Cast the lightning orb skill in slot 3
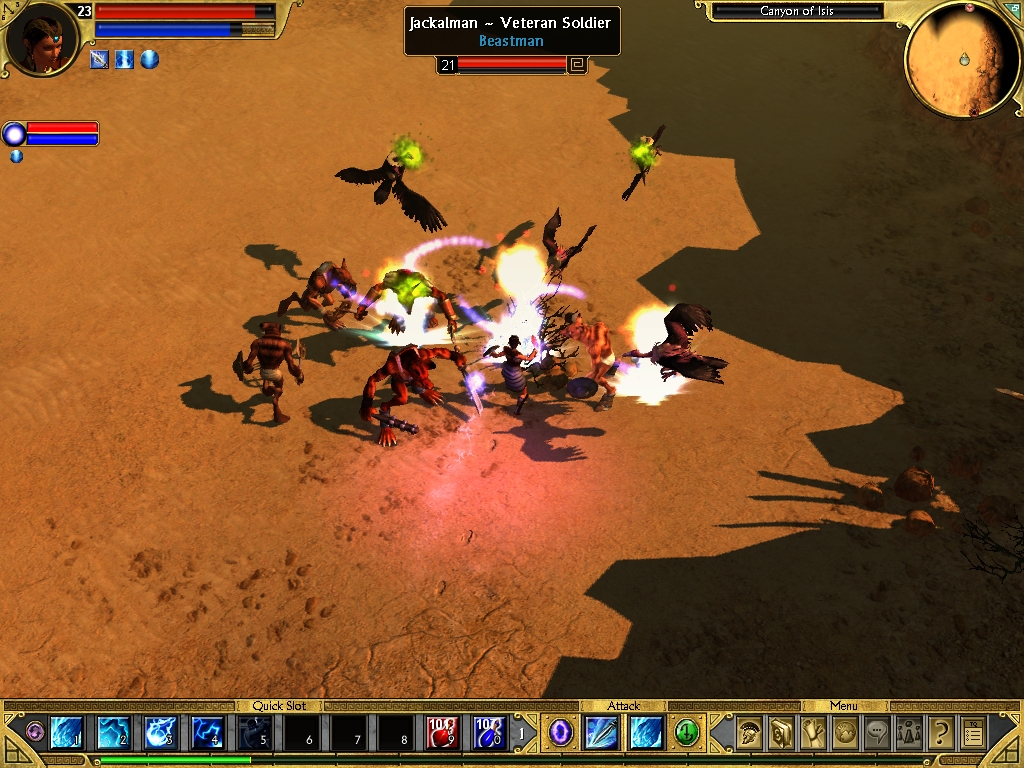 pyautogui.click(x=161, y=733)
